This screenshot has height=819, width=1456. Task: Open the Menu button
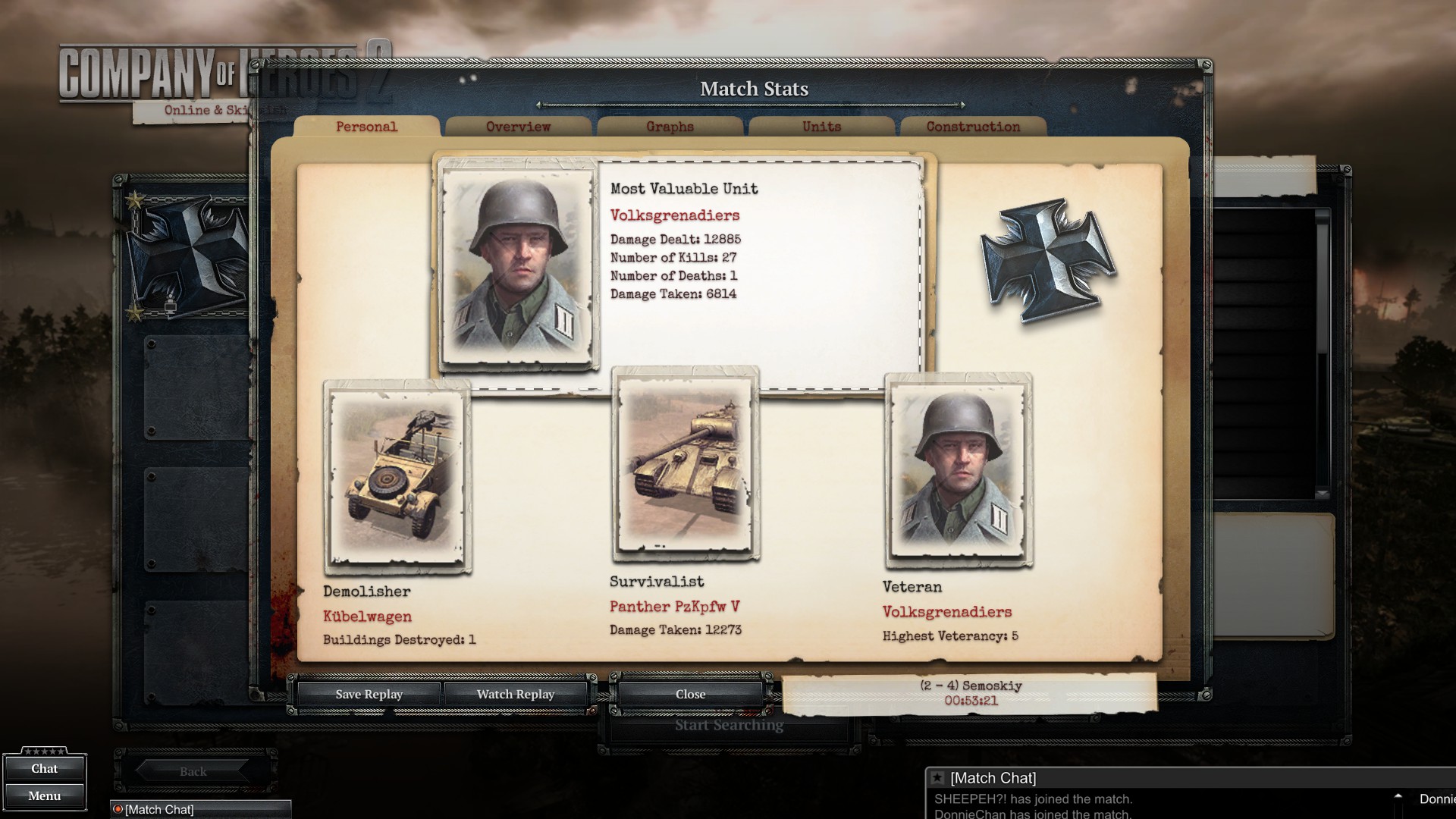pyautogui.click(x=44, y=796)
